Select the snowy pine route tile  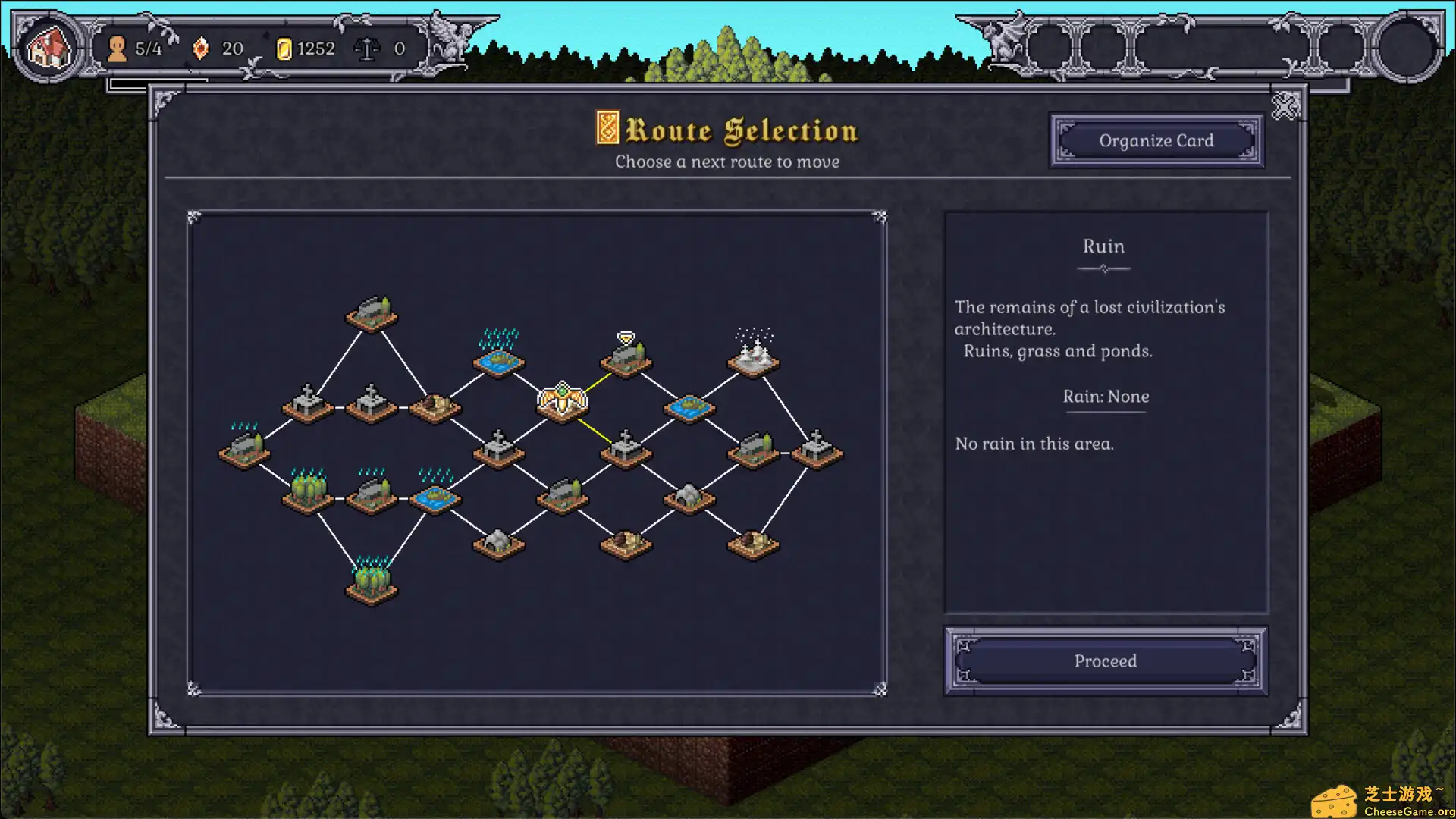click(x=753, y=357)
